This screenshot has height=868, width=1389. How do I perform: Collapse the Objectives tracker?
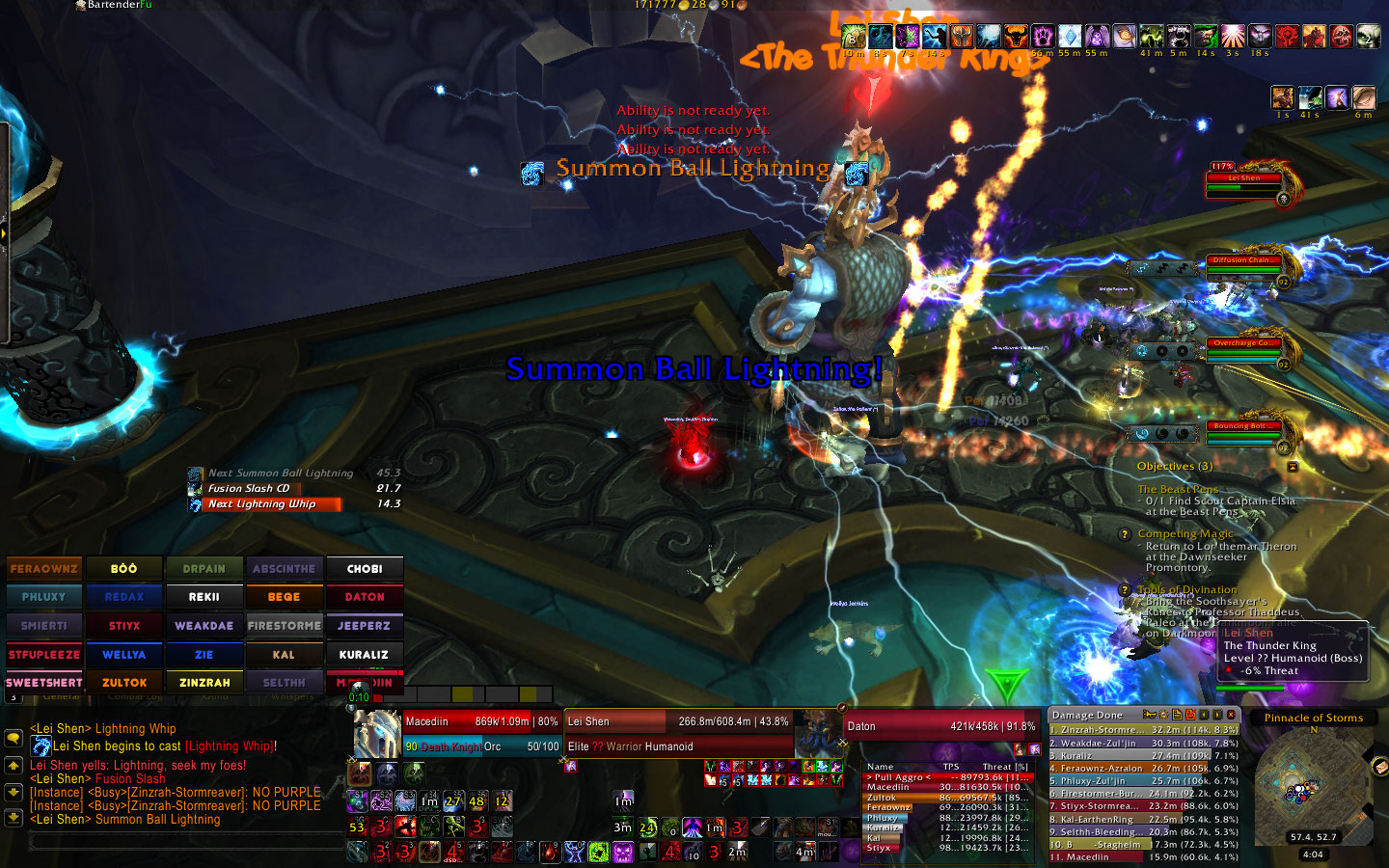coord(1293,467)
